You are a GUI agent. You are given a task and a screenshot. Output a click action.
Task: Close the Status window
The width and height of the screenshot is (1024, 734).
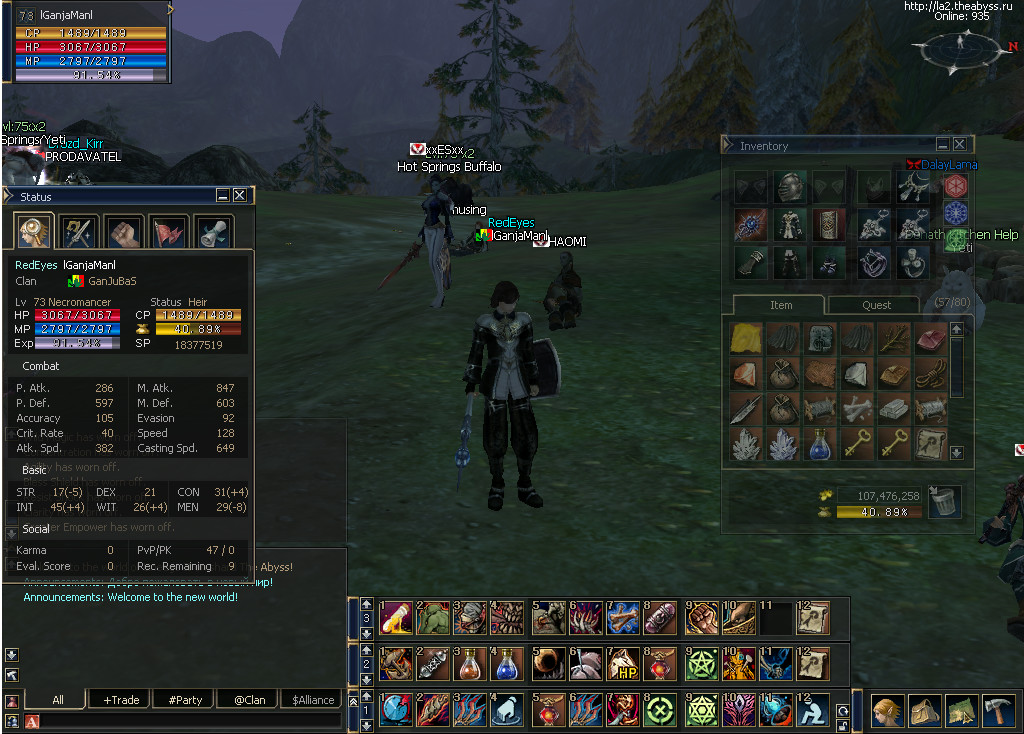point(239,196)
